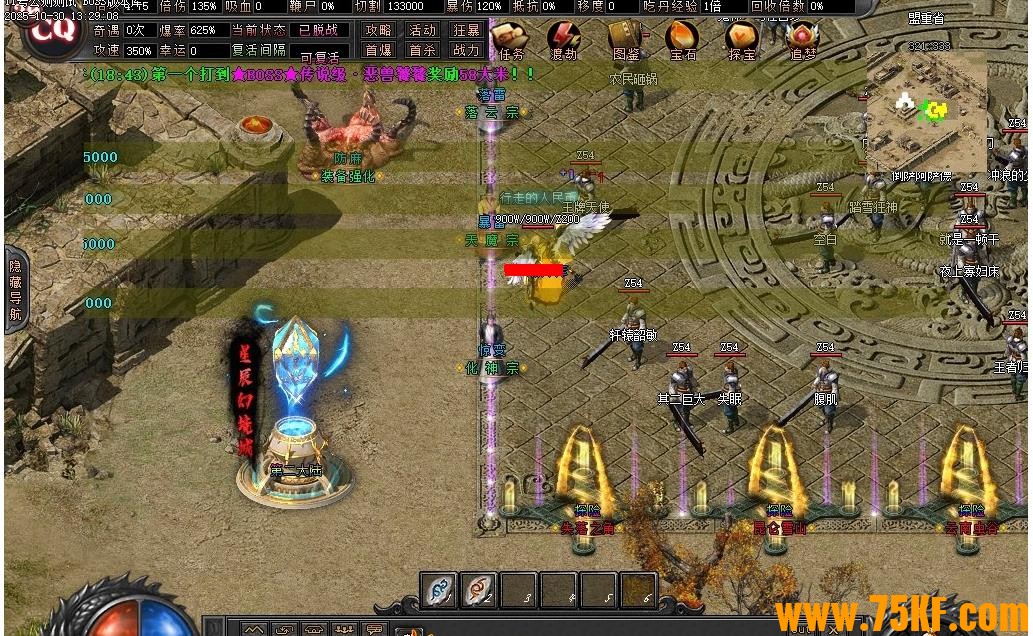Show the 战力 combat power panel
Screen dimensions: 1033x636
466,50
